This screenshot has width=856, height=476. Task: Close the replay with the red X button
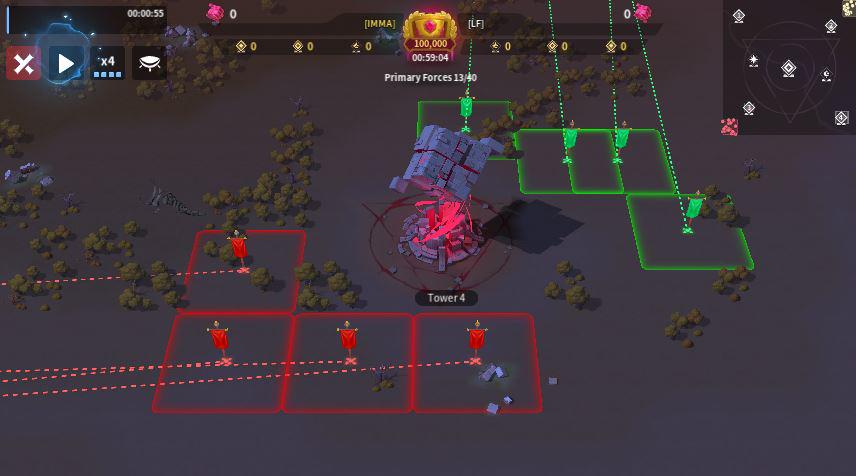point(23,64)
